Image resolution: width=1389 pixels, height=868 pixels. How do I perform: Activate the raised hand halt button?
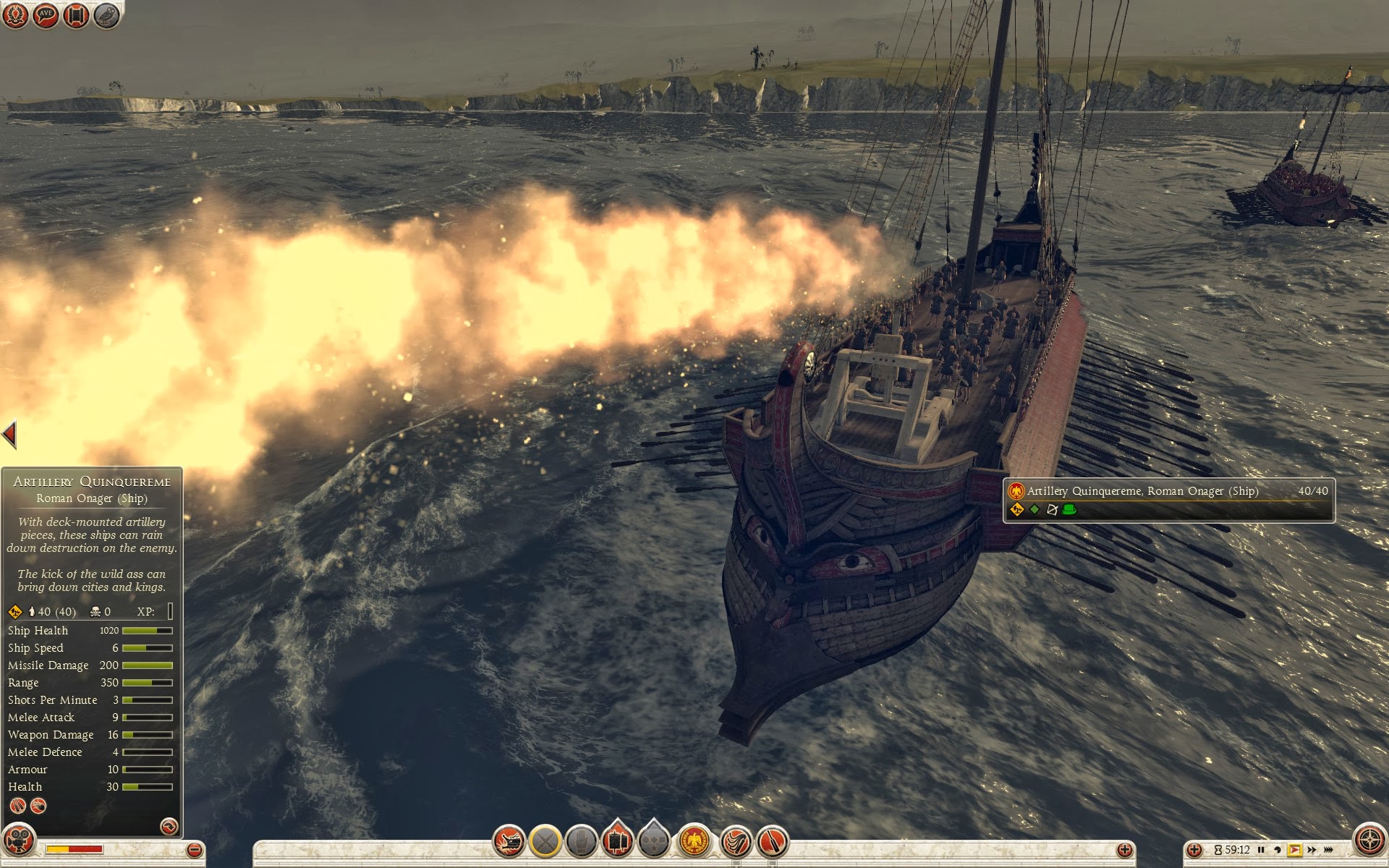pyautogui.click(x=581, y=841)
